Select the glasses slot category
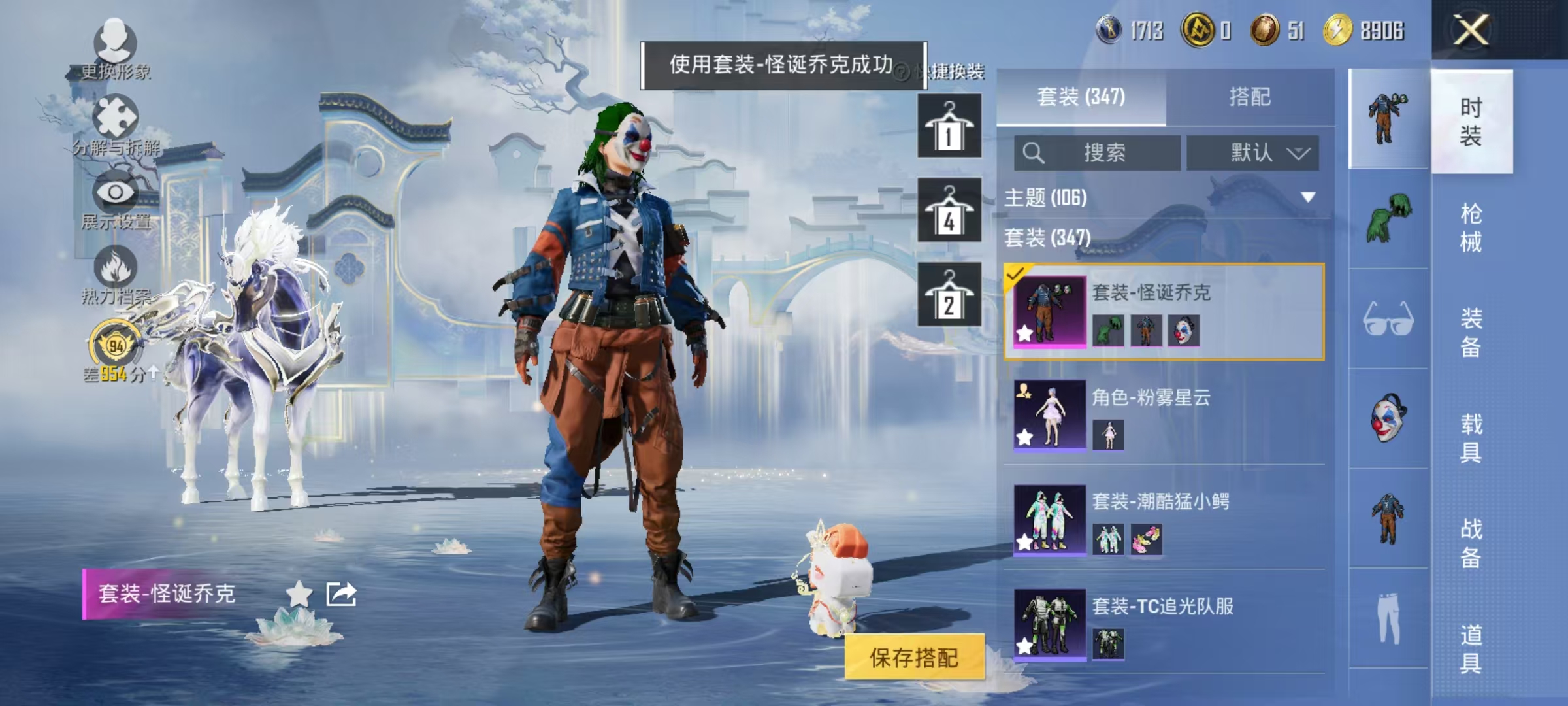The width and height of the screenshot is (1568, 706). pyautogui.click(x=1388, y=319)
